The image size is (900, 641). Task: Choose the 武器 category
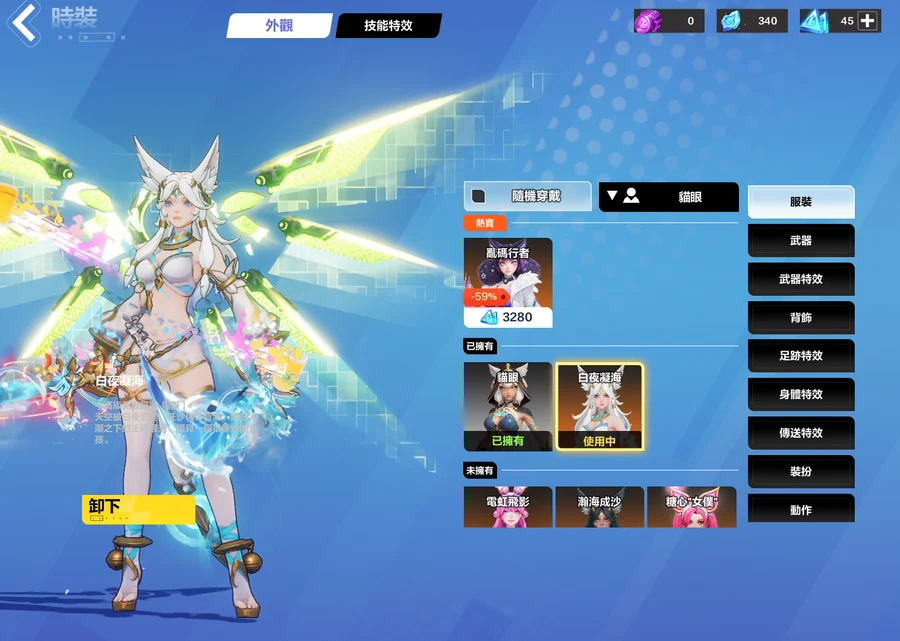click(801, 241)
